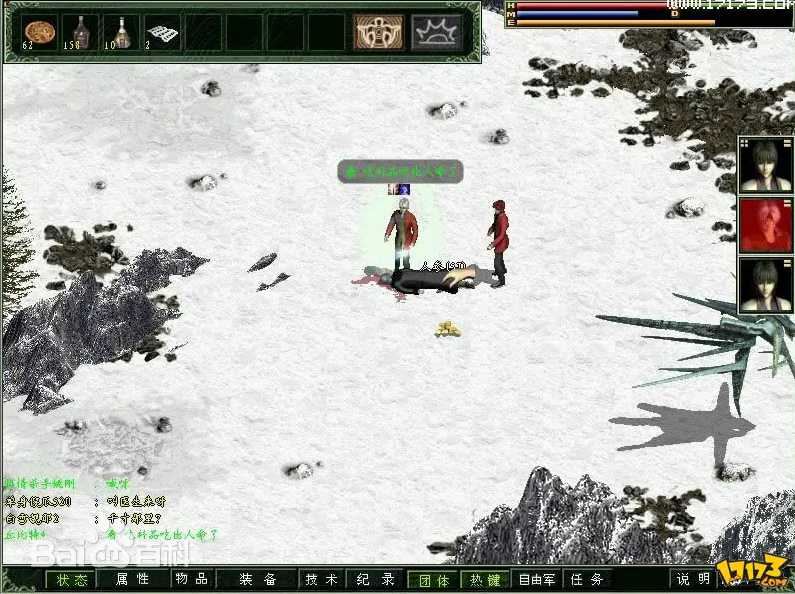Select the 团体 group button
The height and width of the screenshot is (594, 795).
tap(432, 579)
